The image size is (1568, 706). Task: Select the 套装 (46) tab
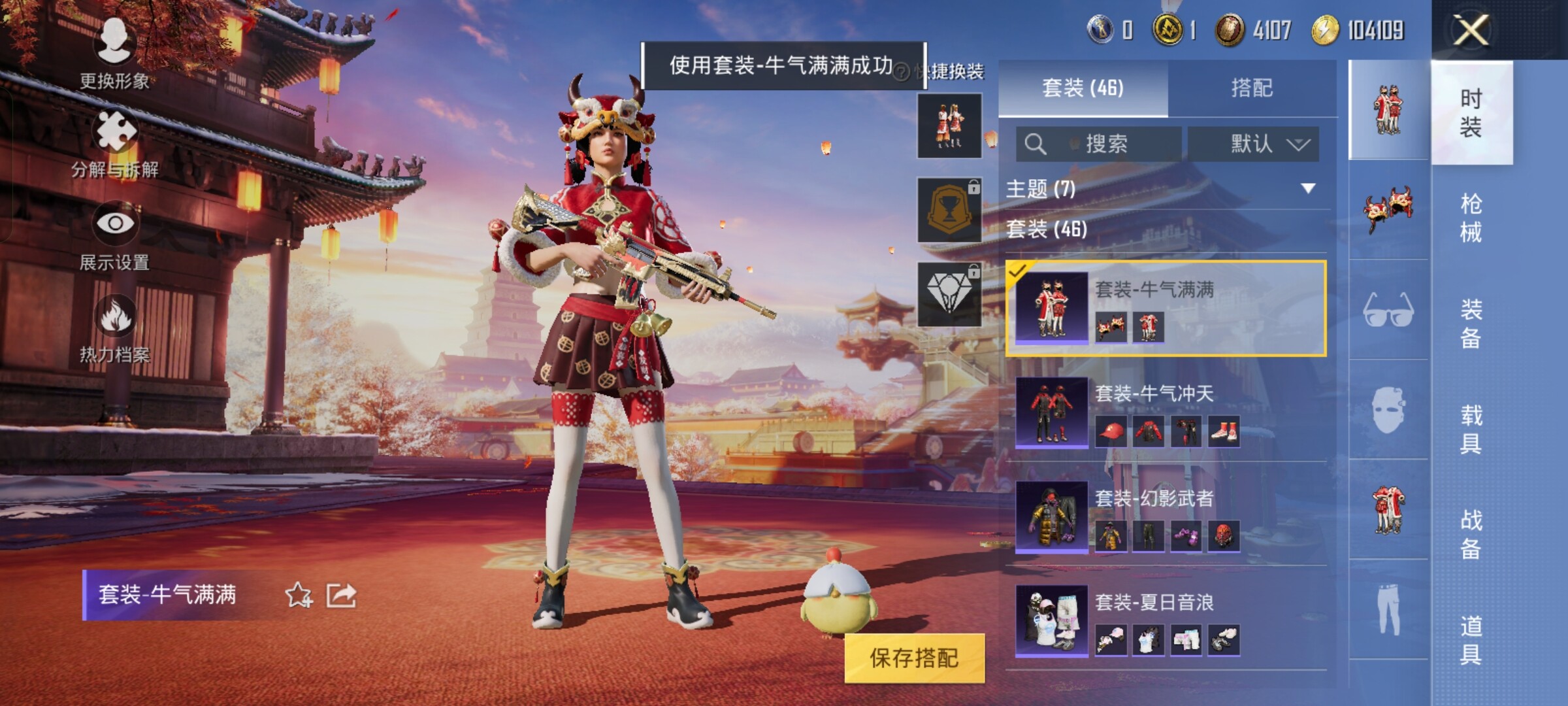click(x=1083, y=88)
